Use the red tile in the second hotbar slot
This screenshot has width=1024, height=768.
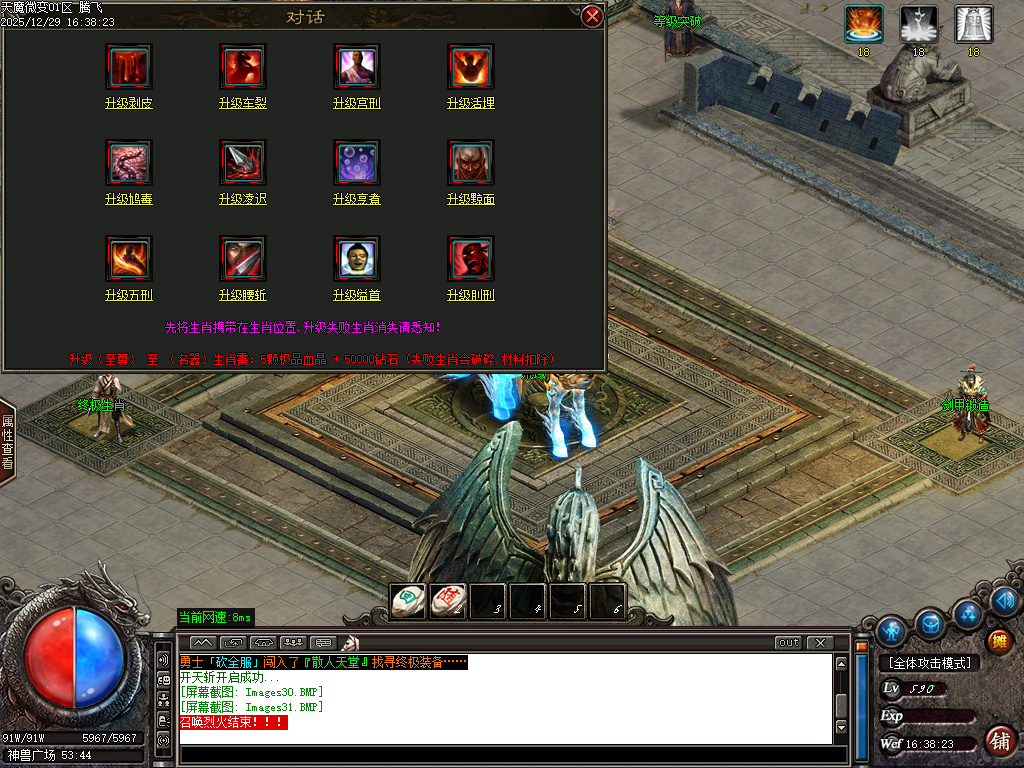click(447, 601)
